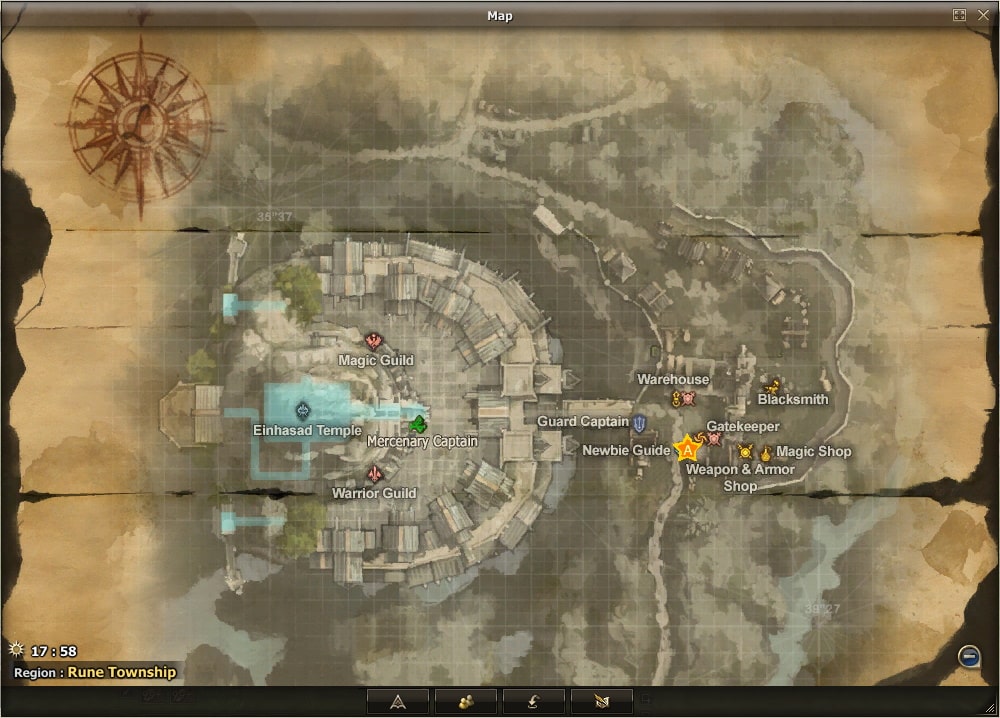Viewport: 1000px width, 718px height.
Task: Select the orange star A marker
Action: pyautogui.click(x=688, y=449)
